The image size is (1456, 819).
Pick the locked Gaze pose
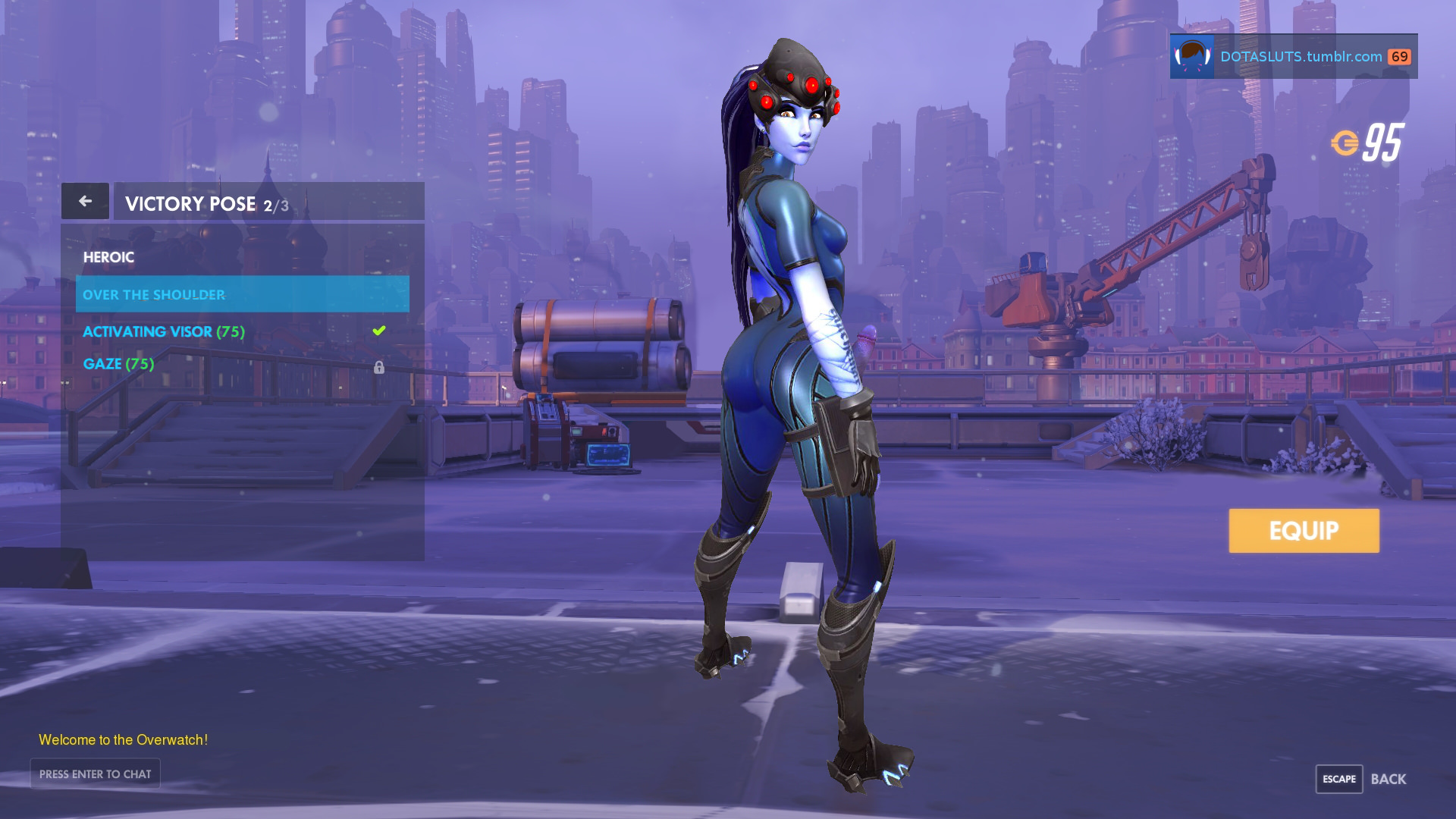[119, 364]
